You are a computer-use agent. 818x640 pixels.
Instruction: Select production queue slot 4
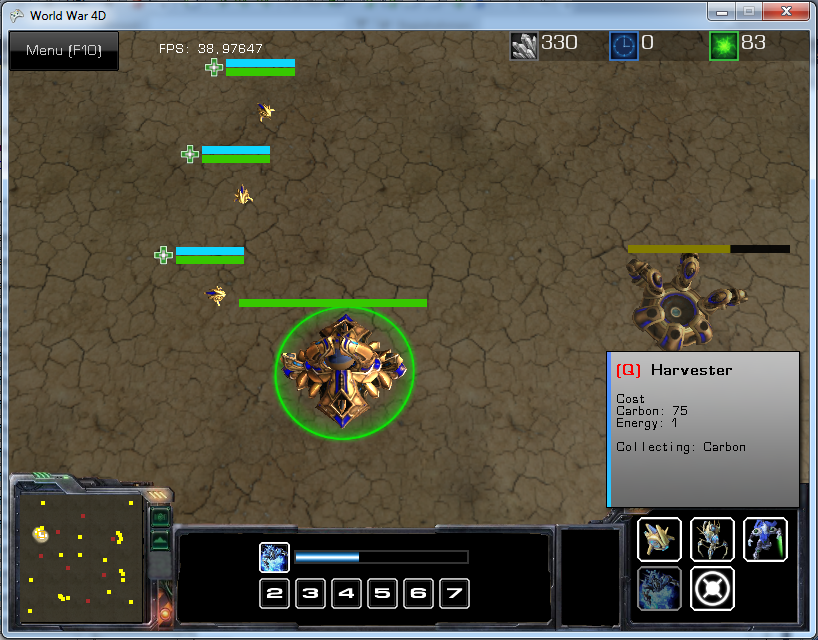pos(347,594)
